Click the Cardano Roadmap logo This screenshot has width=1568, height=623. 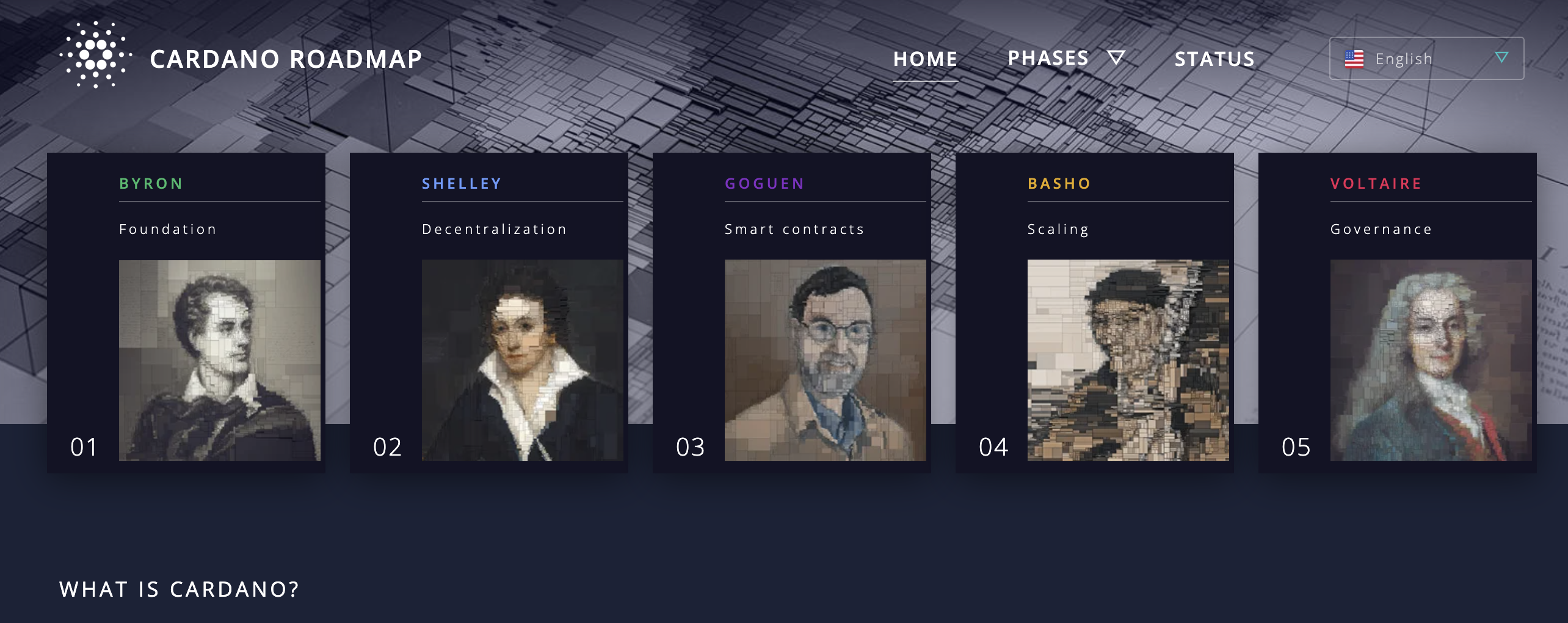click(x=96, y=56)
